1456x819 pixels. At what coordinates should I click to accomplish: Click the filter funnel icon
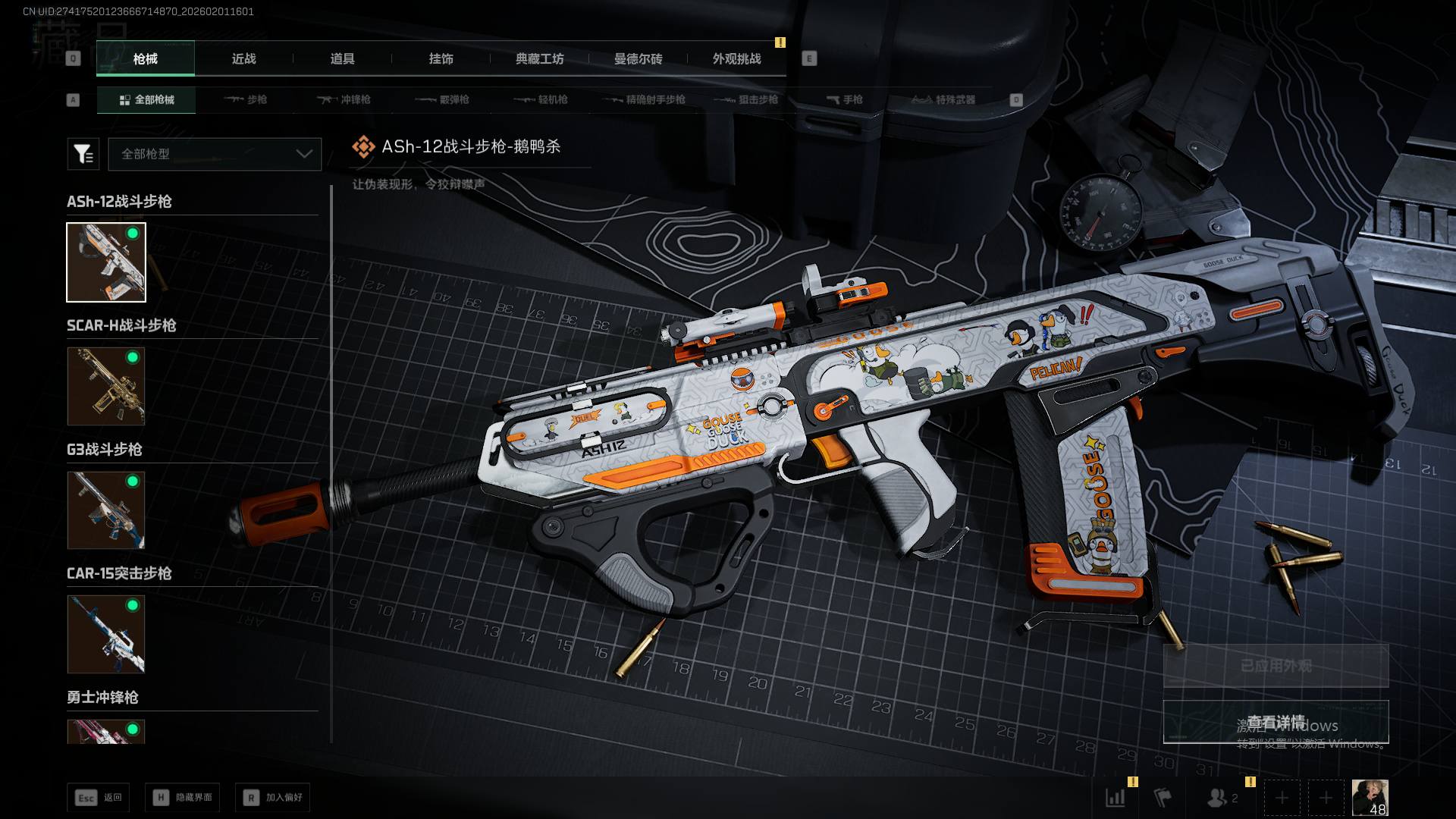[x=83, y=154]
